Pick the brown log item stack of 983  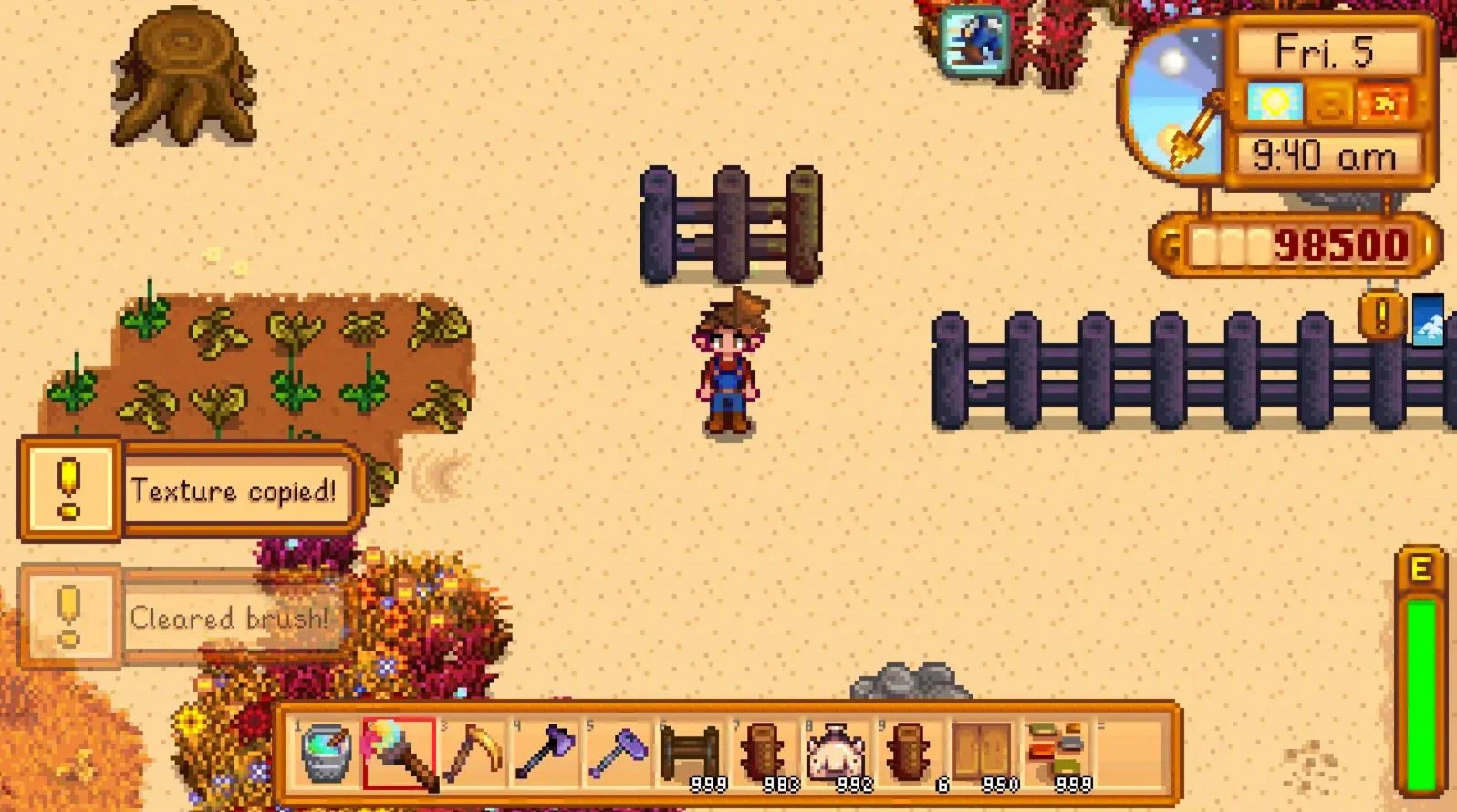click(764, 755)
